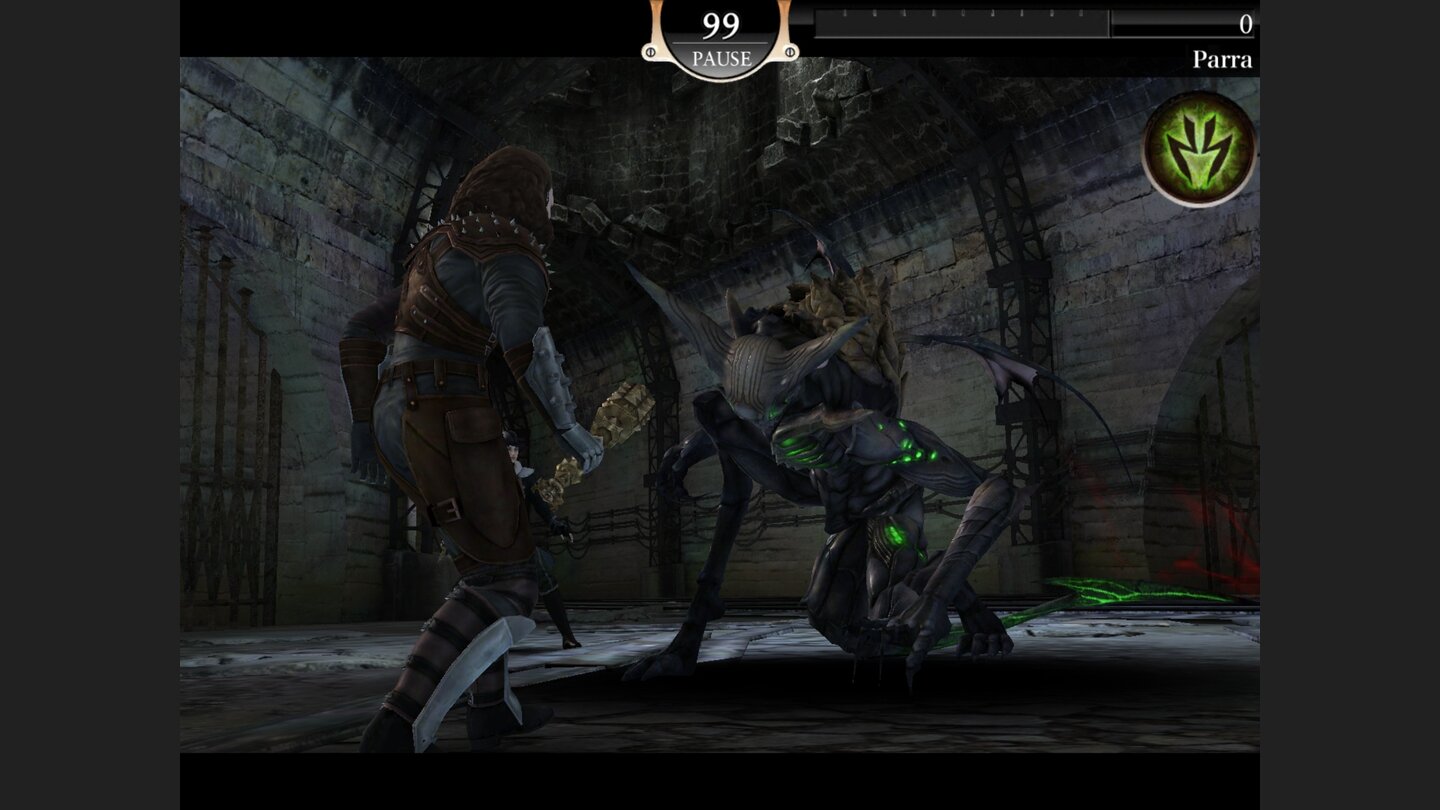Open details under the 99 counter
1440x810 pixels.
[x=720, y=55]
